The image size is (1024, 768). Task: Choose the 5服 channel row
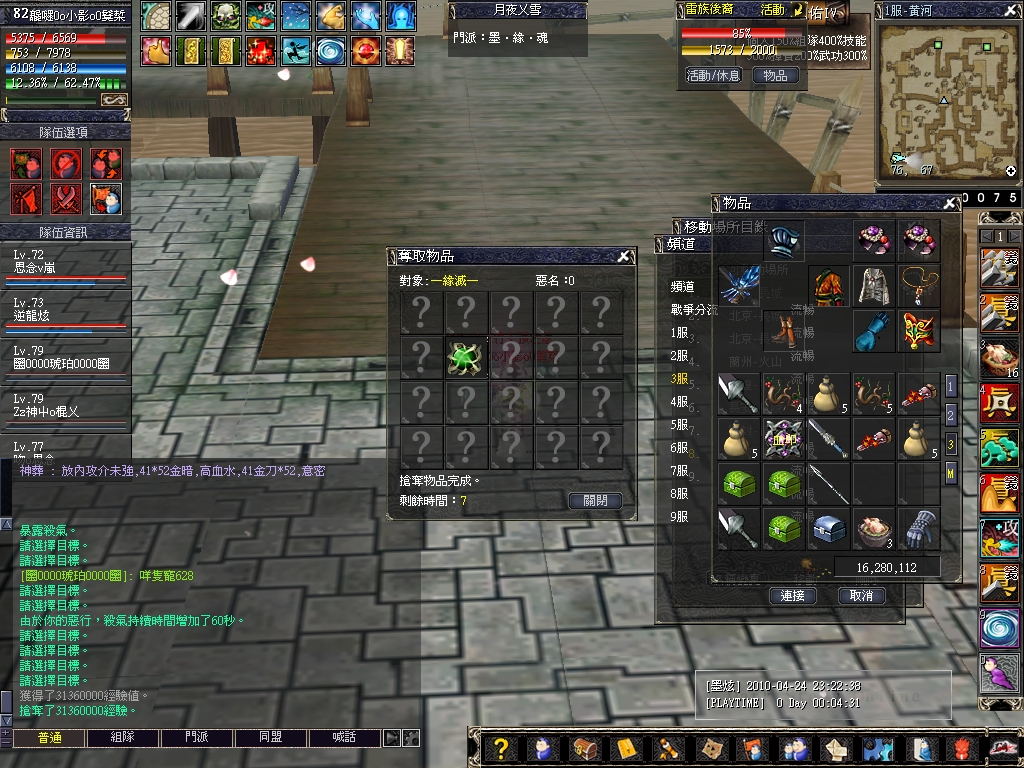(680, 425)
